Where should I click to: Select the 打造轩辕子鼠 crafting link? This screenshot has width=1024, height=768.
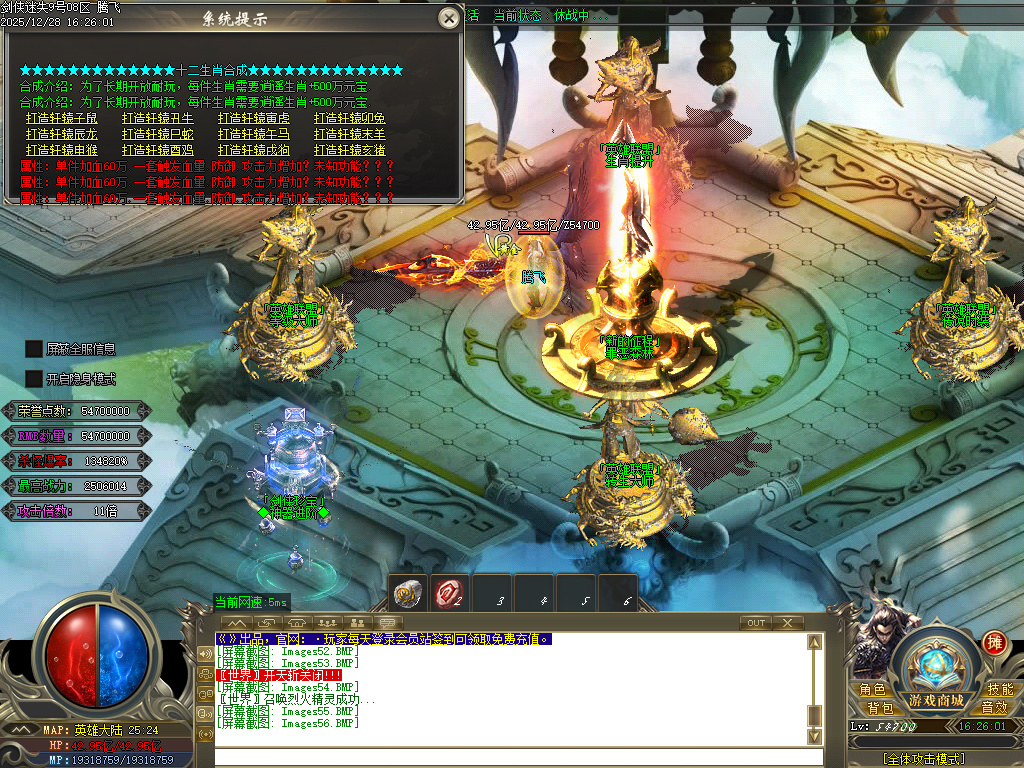[x=62, y=118]
